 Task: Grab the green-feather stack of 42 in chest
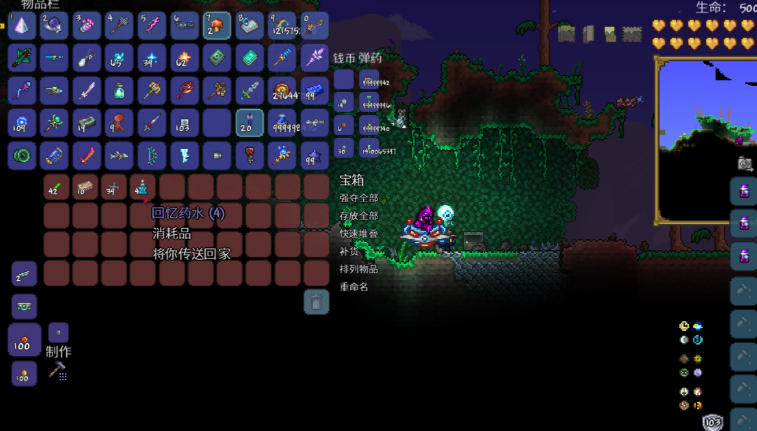[x=56, y=187]
